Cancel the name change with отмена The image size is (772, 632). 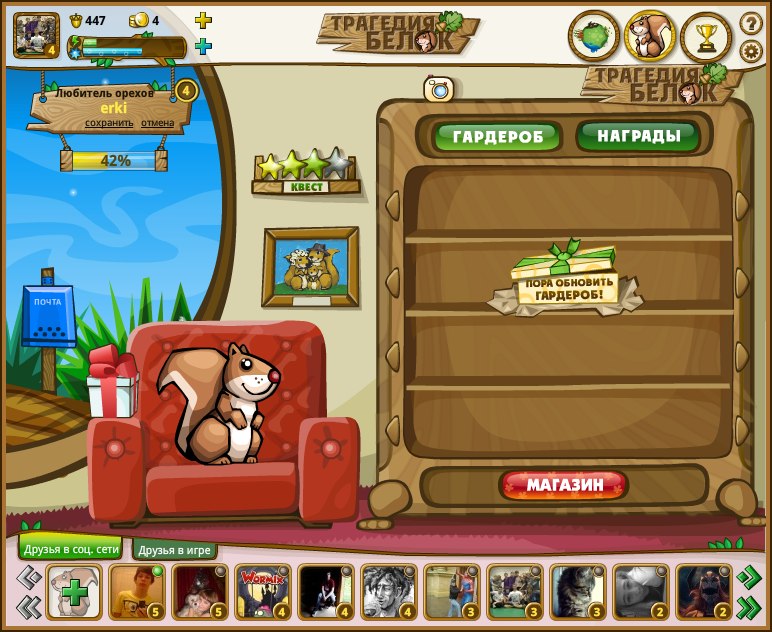click(157, 123)
